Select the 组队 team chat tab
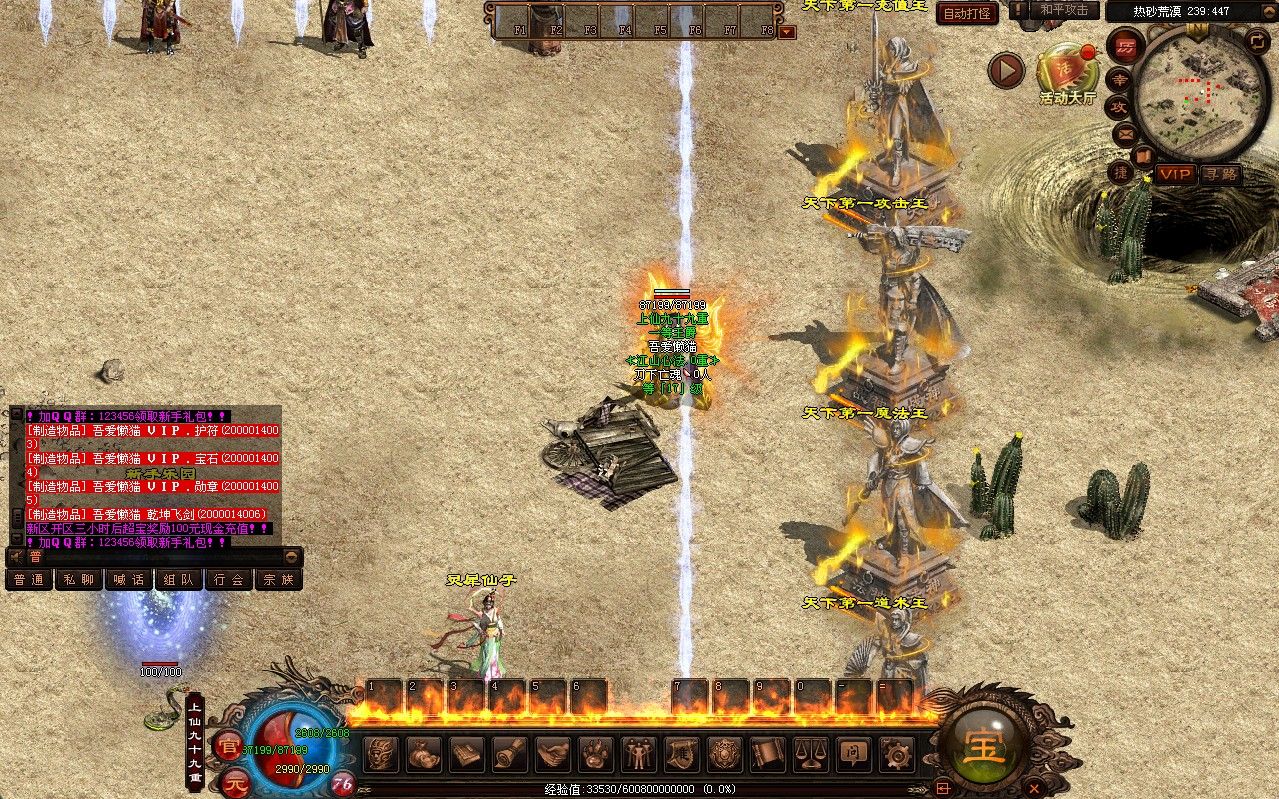The width and height of the screenshot is (1279, 799). coord(178,579)
